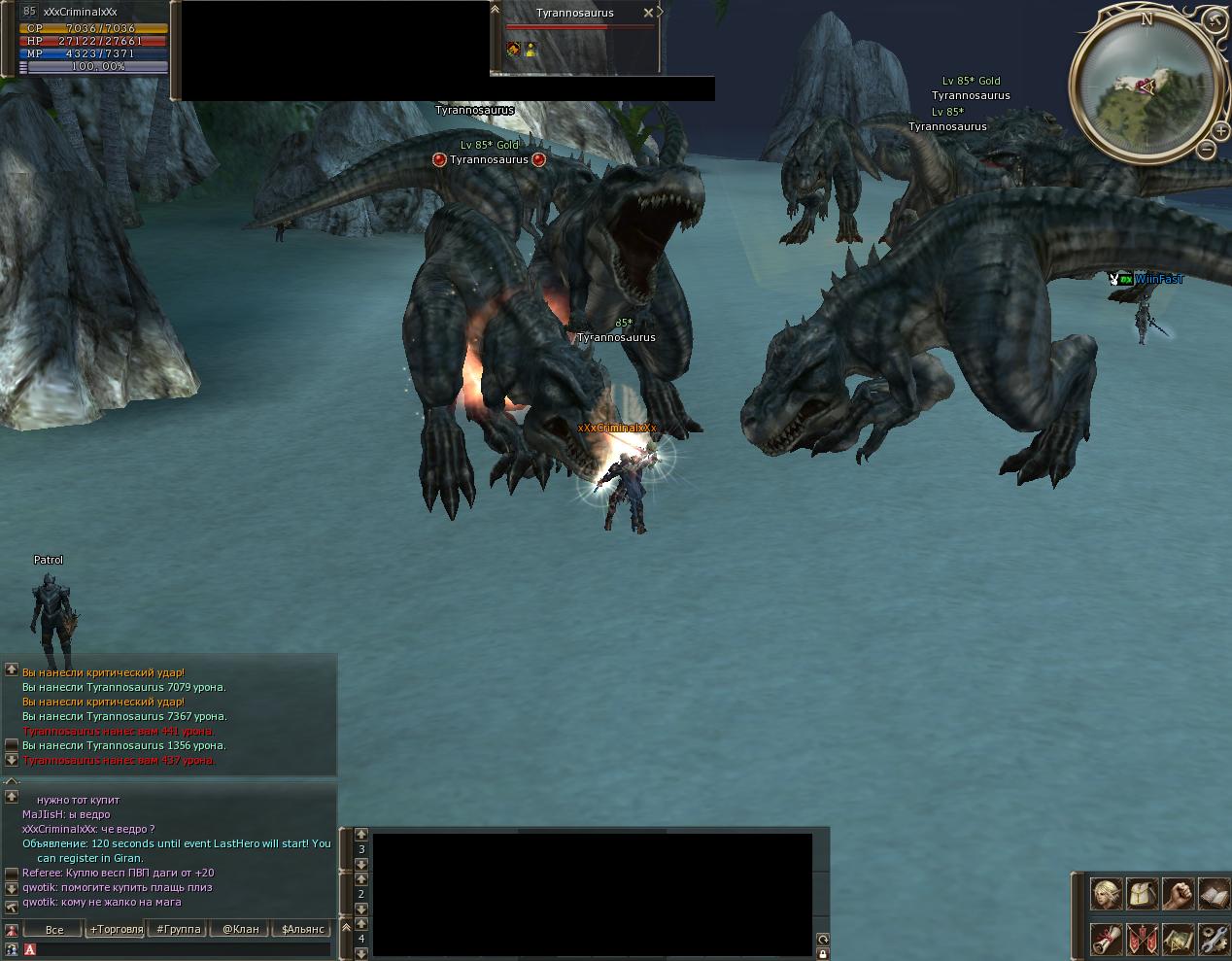The image size is (1232, 961).
Task: Open the character status elf portrait icon
Action: tap(1106, 893)
